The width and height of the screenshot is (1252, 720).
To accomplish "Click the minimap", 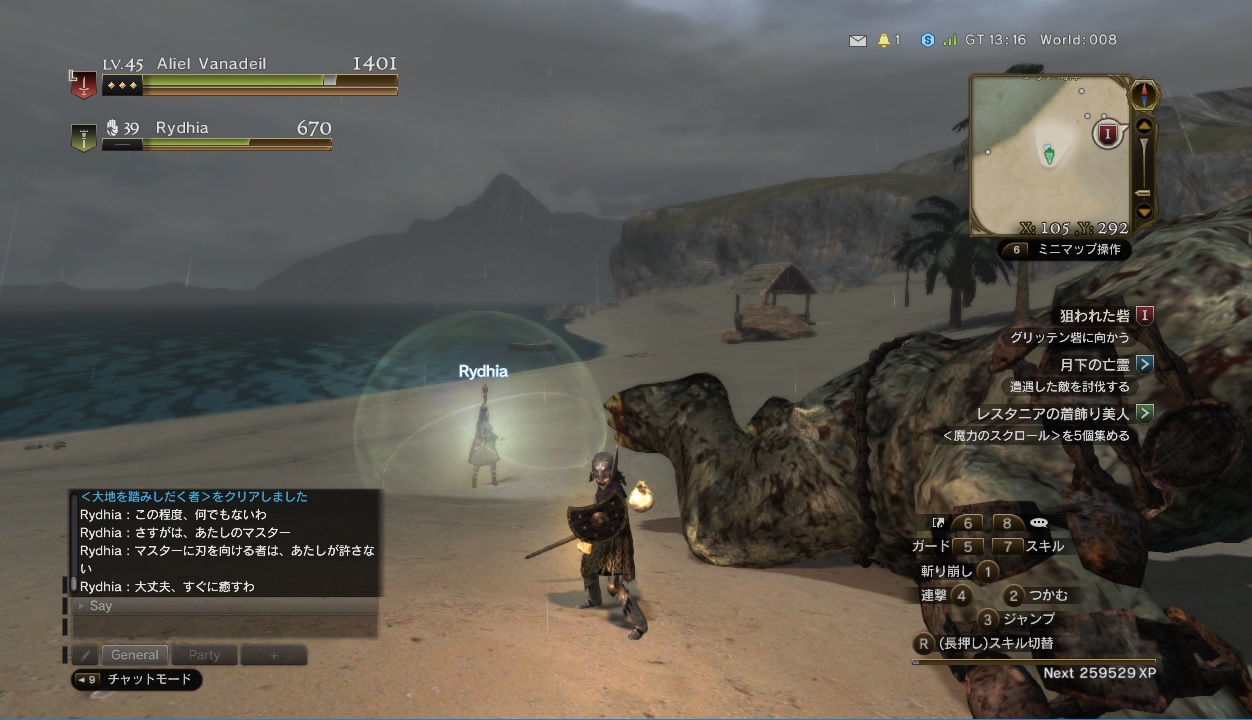I will tap(1048, 154).
